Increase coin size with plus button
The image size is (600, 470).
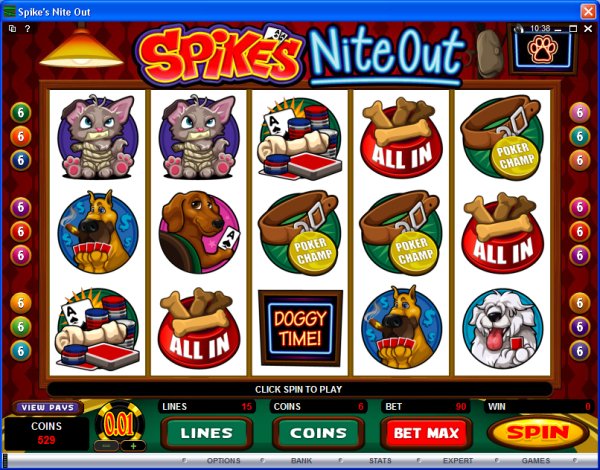pos(129,446)
